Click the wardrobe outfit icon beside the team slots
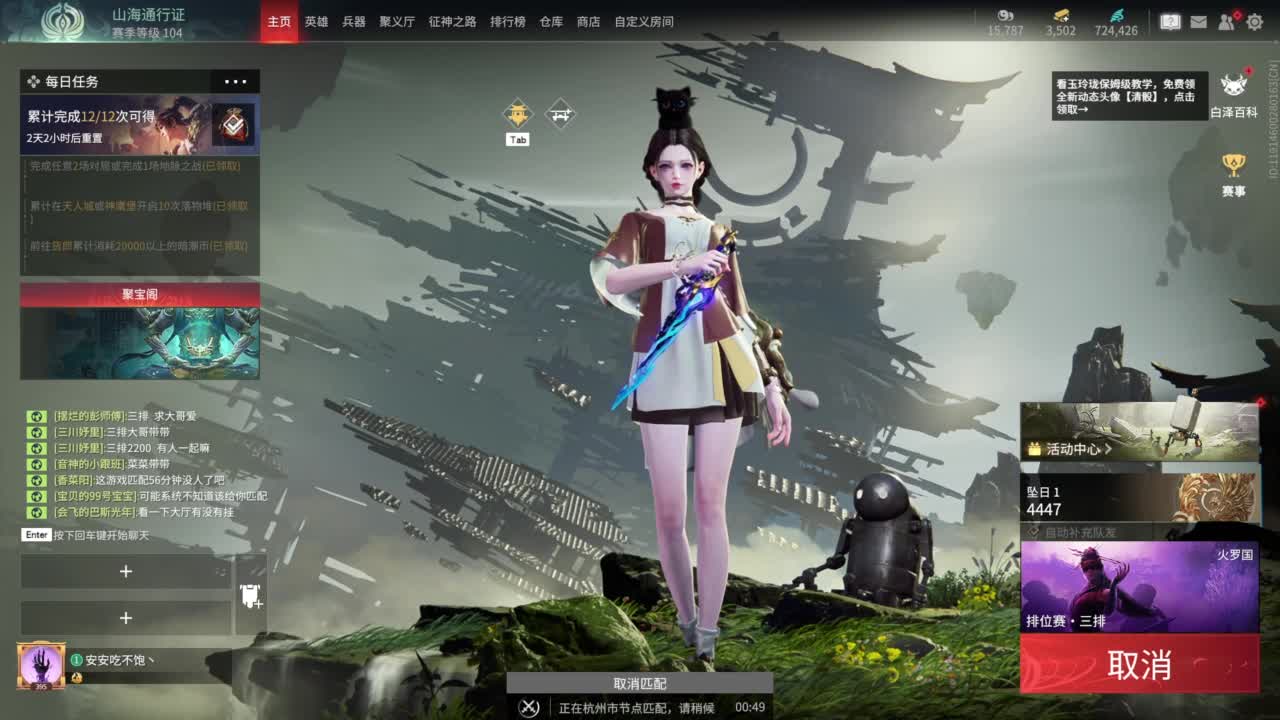 coord(250,596)
